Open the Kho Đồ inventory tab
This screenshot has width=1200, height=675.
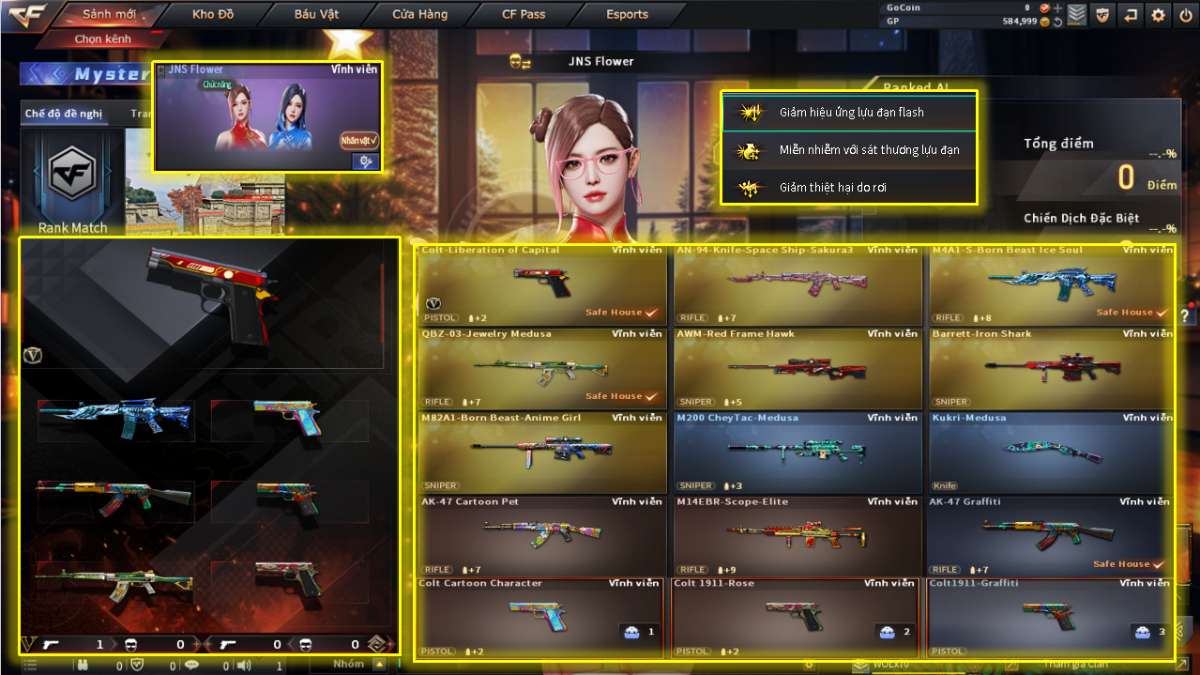[212, 14]
